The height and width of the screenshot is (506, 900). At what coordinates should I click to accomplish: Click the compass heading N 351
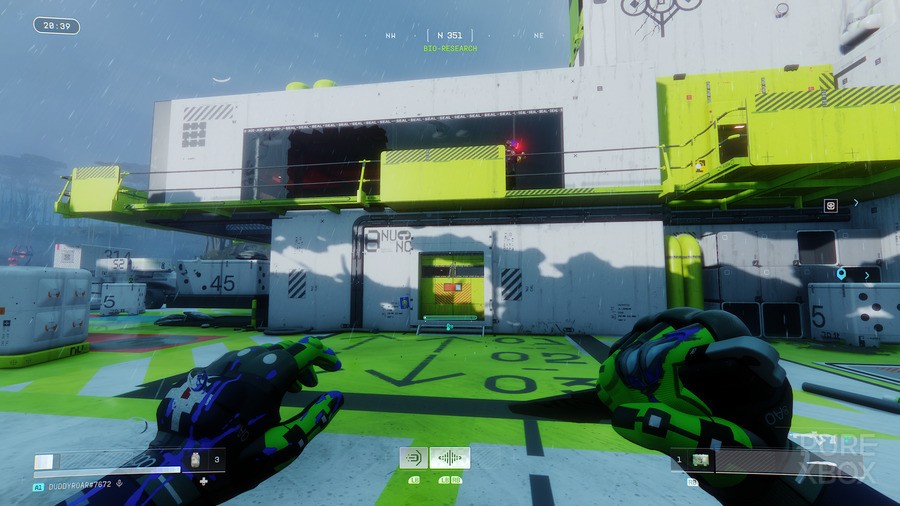[x=449, y=35]
